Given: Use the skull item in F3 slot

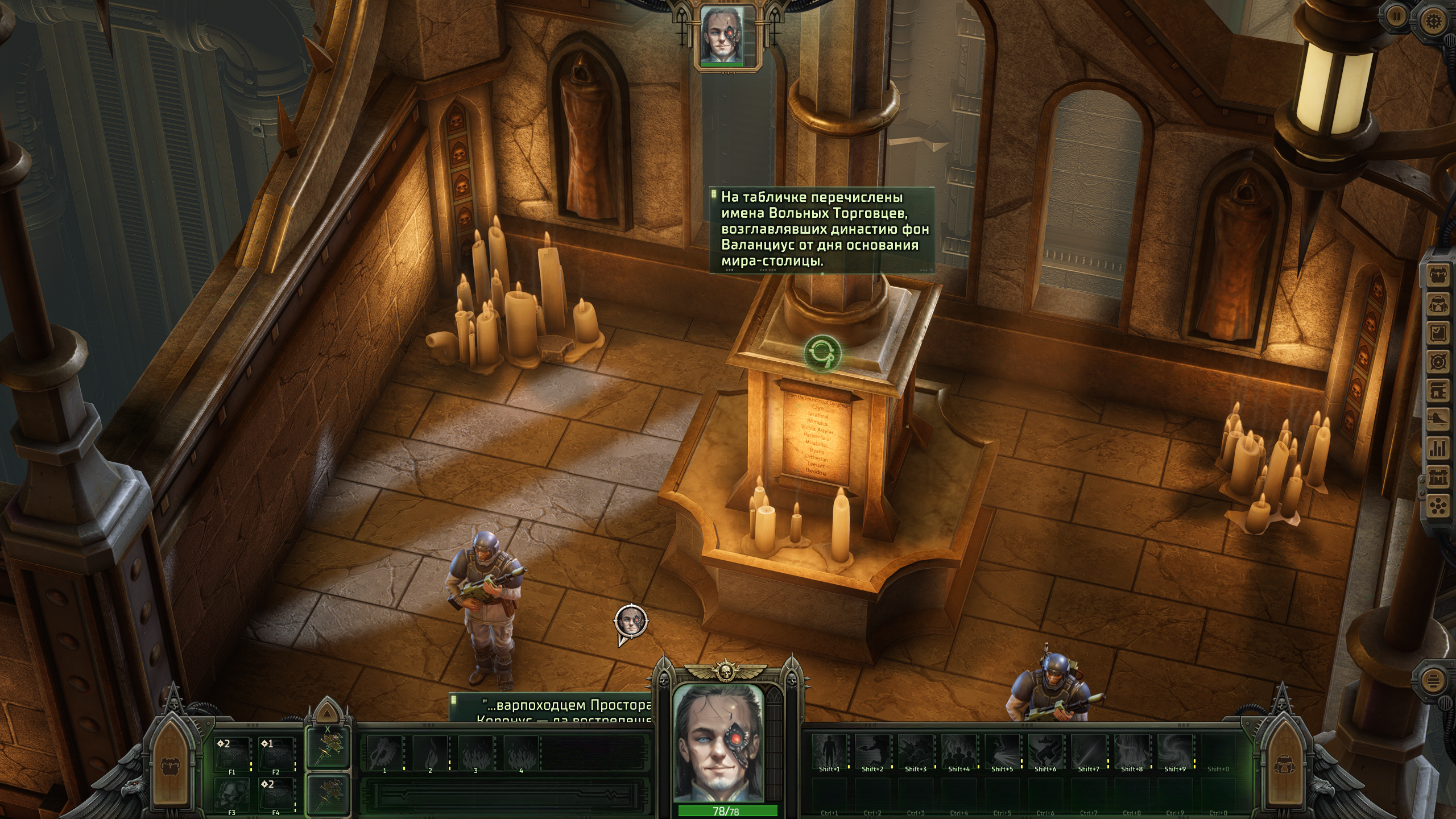Looking at the screenshot, I should click(x=232, y=793).
